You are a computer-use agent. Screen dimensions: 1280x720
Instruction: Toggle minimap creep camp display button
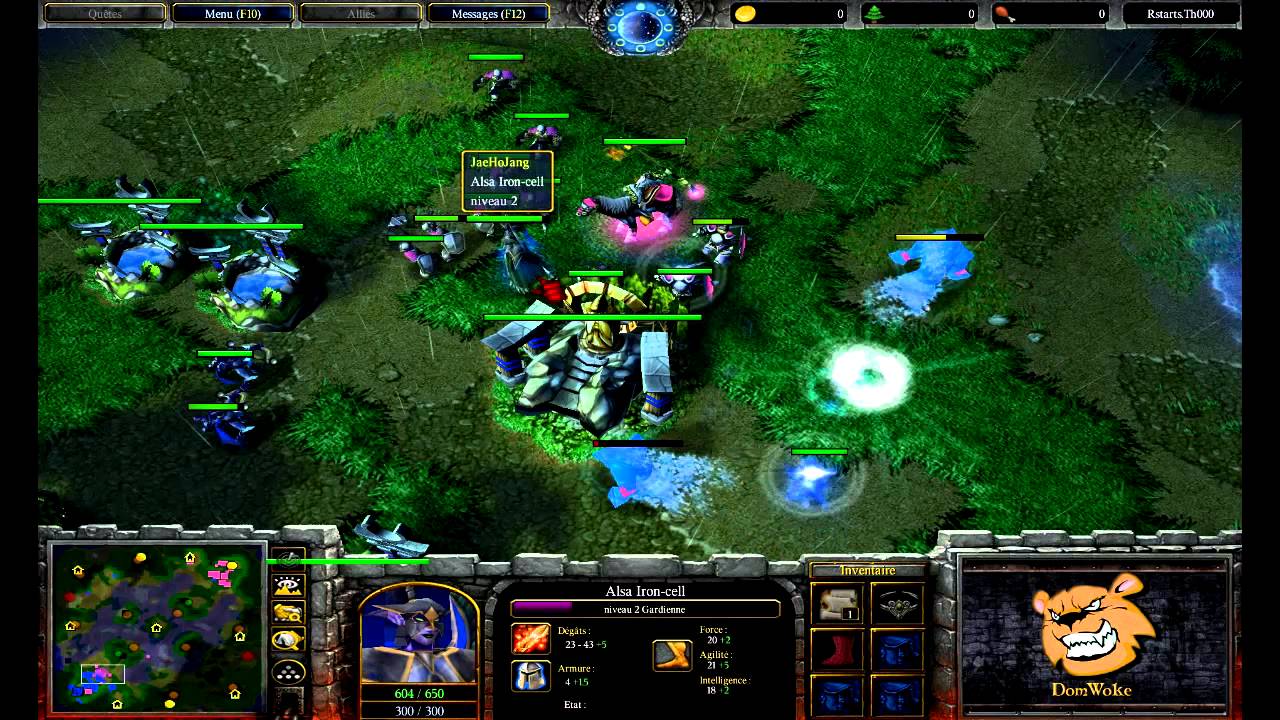tap(289, 640)
